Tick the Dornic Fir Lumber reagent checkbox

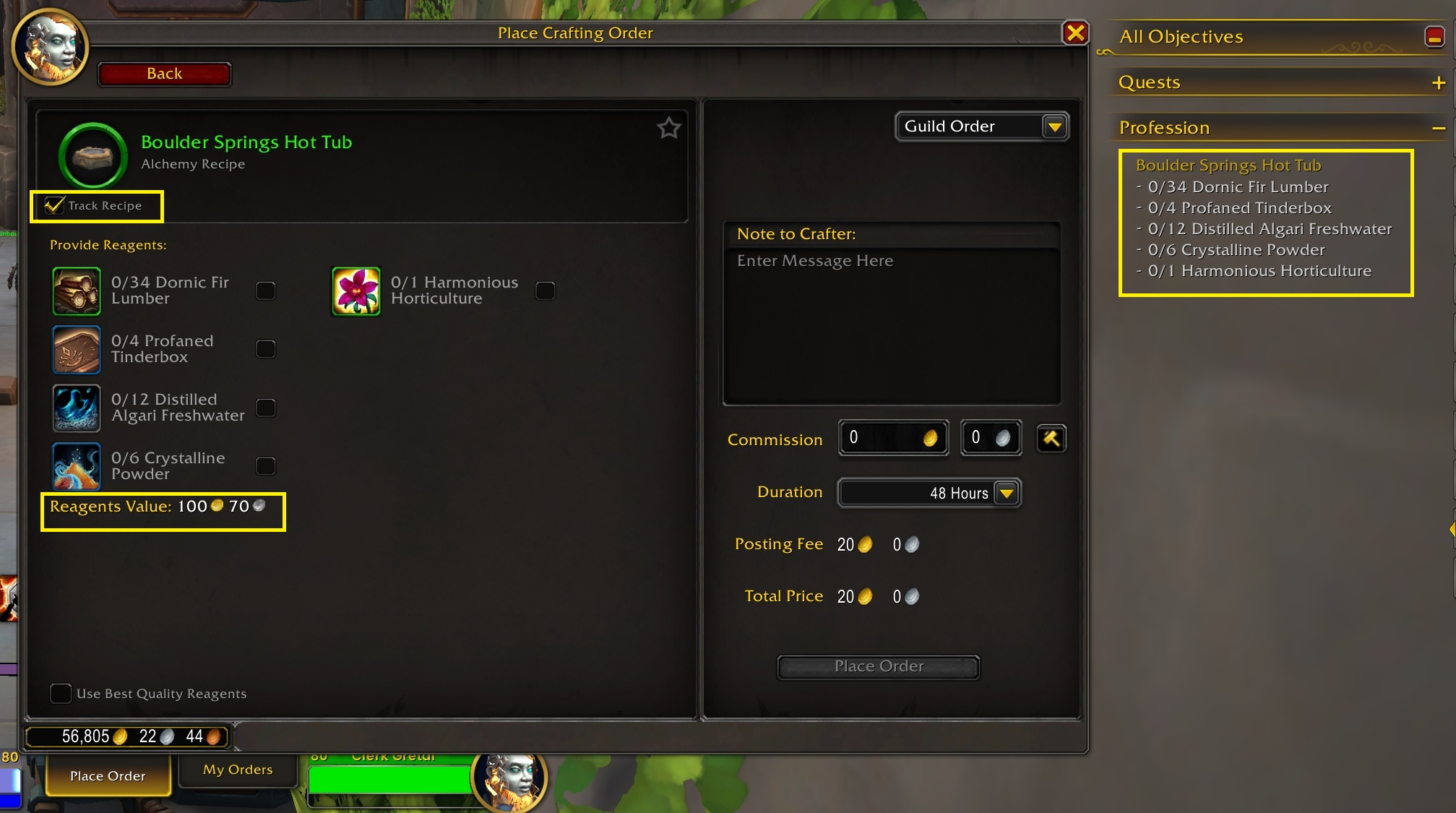click(x=266, y=291)
